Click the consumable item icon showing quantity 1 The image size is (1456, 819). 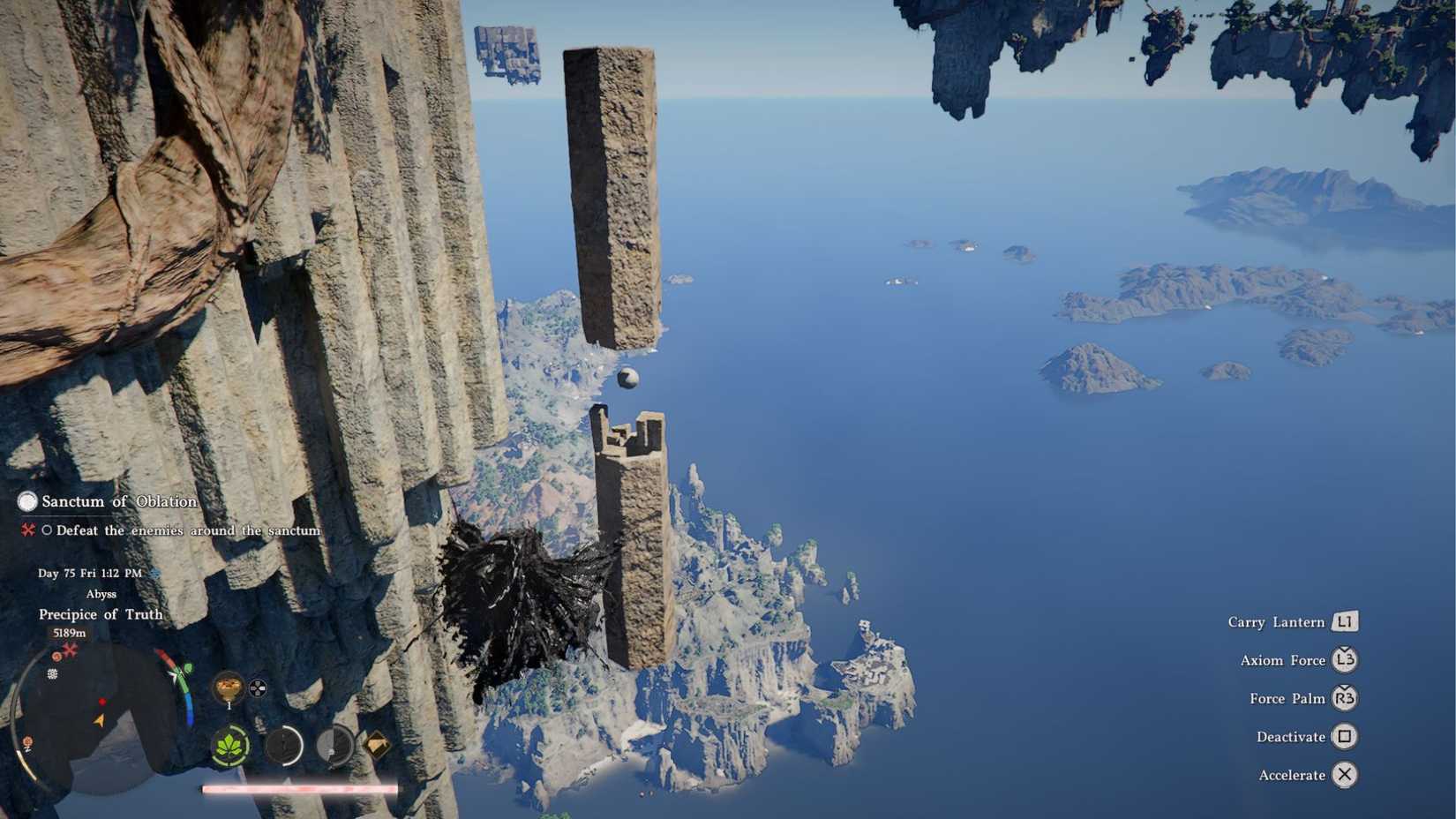click(230, 687)
